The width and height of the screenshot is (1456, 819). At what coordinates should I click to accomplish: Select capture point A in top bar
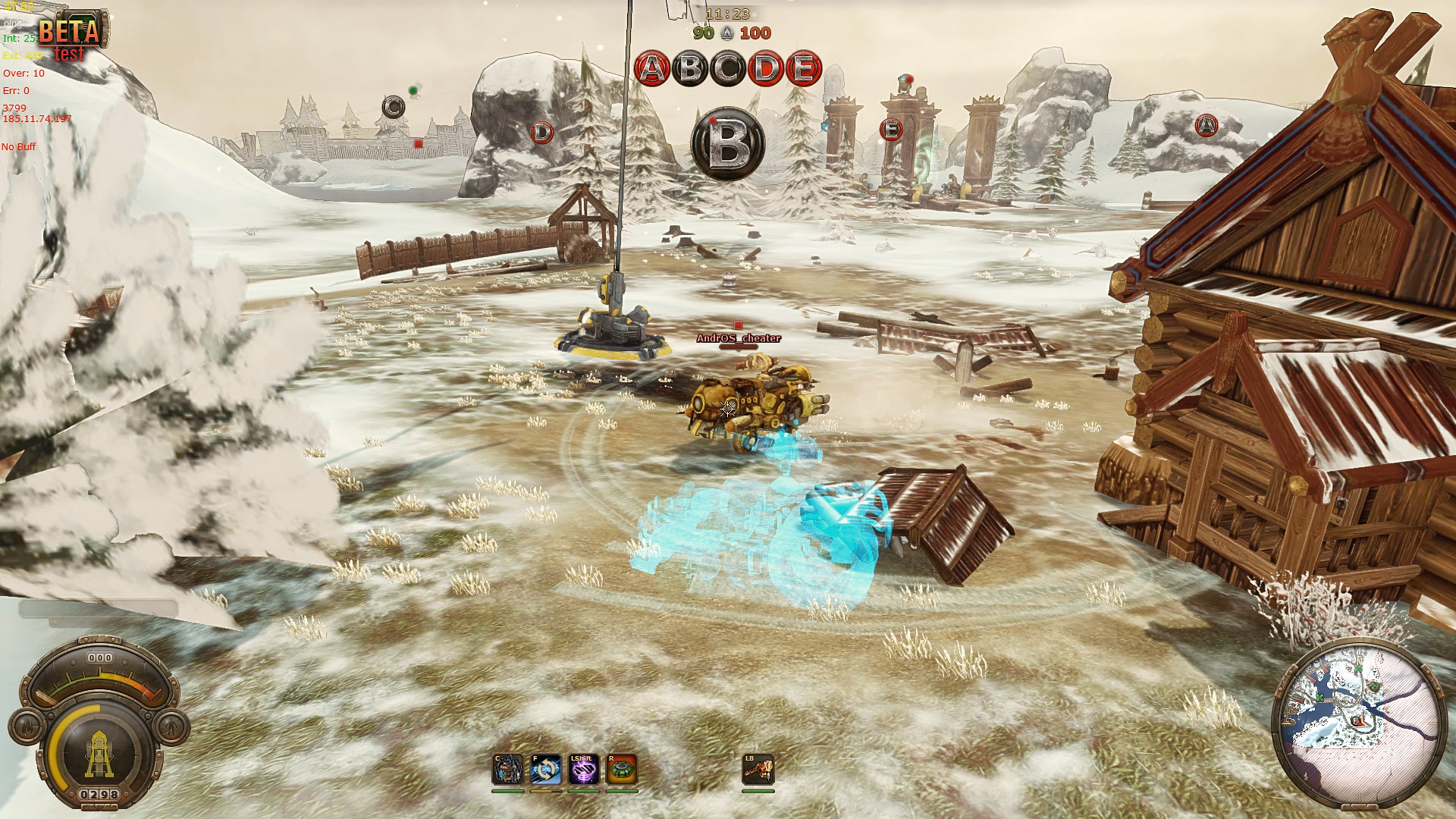click(x=651, y=69)
